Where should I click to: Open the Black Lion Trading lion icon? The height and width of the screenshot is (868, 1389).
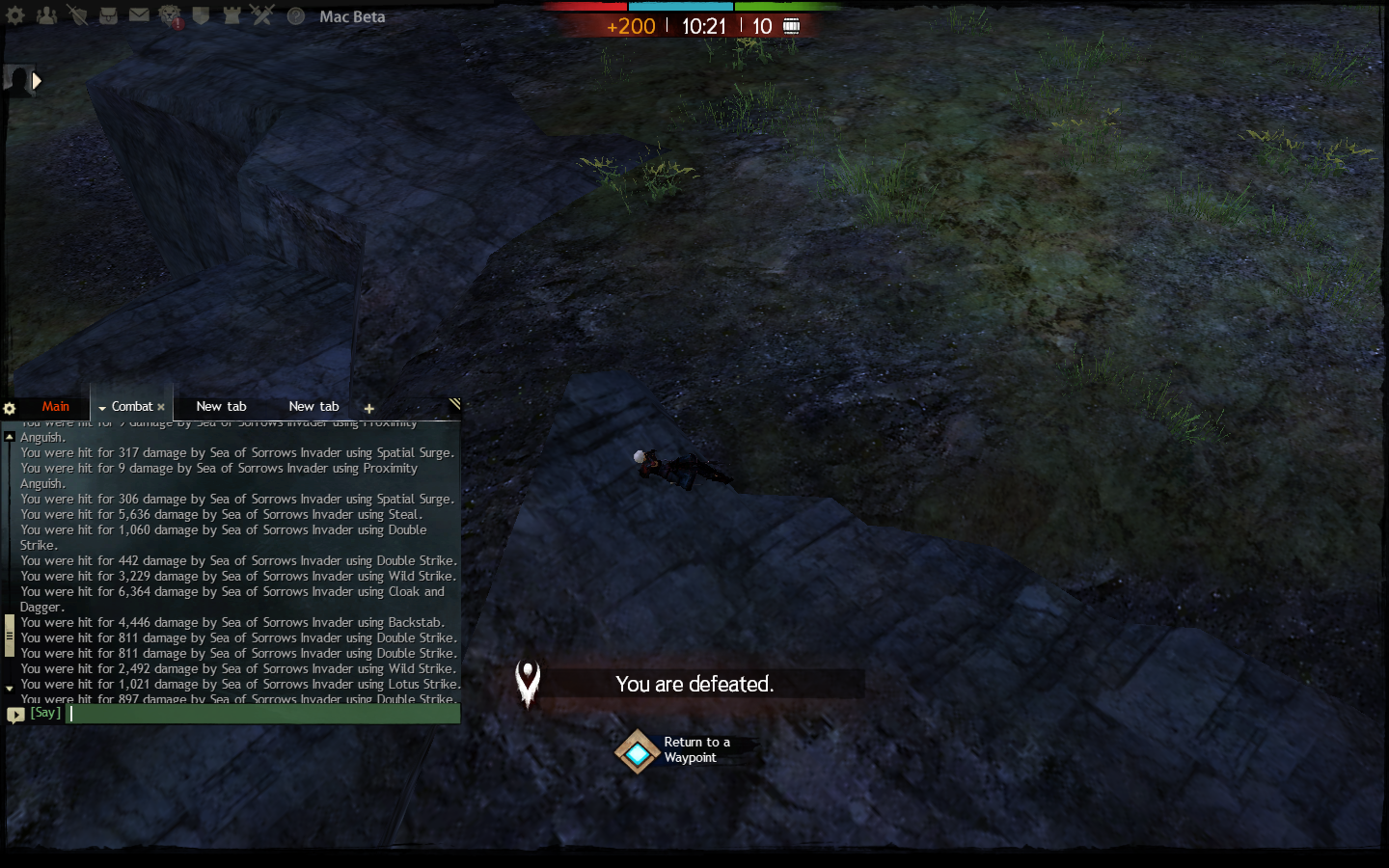coord(170,15)
